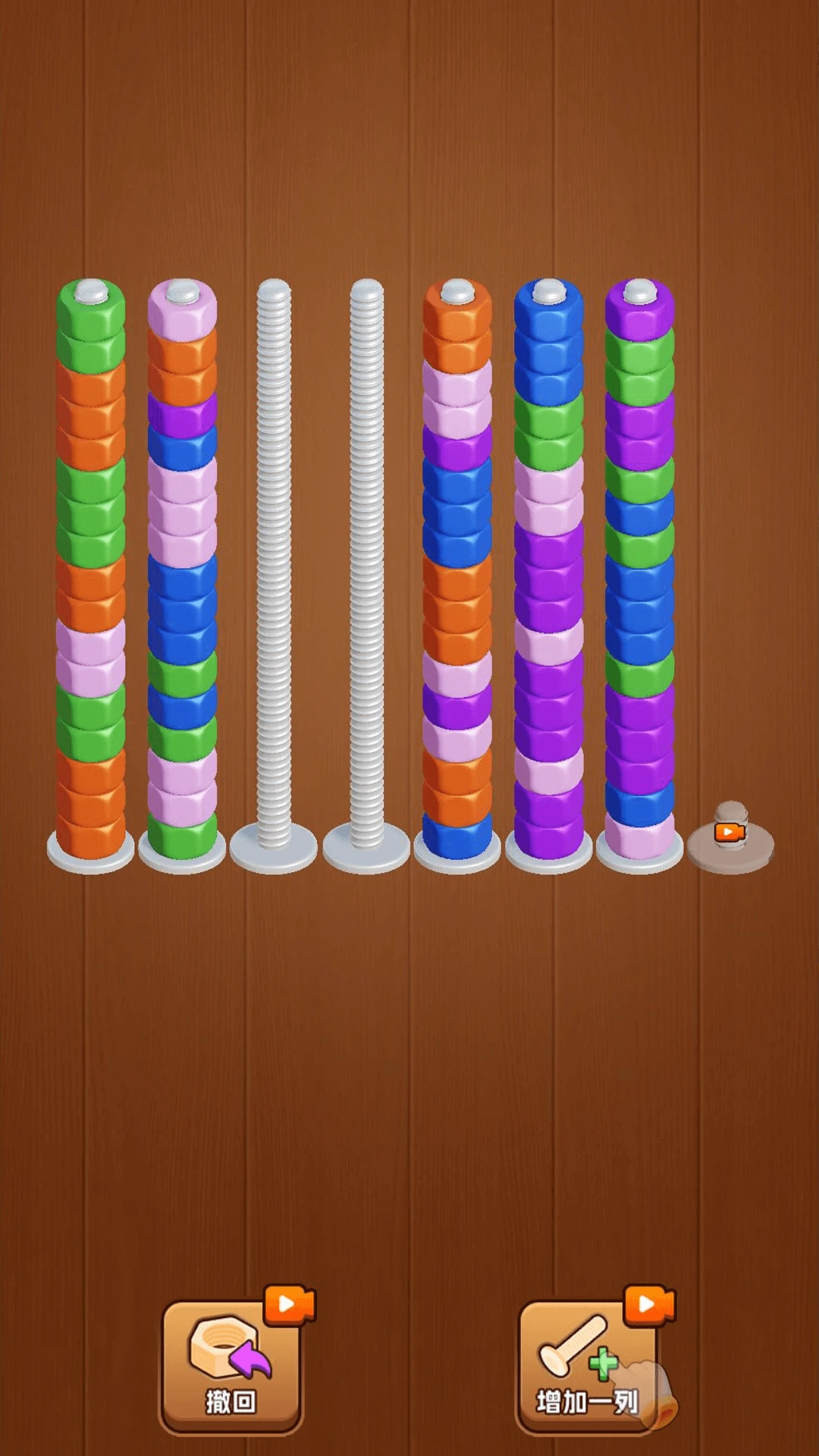Pick the bolt topped with a purple nut
The image size is (819, 1456).
tap(640, 569)
